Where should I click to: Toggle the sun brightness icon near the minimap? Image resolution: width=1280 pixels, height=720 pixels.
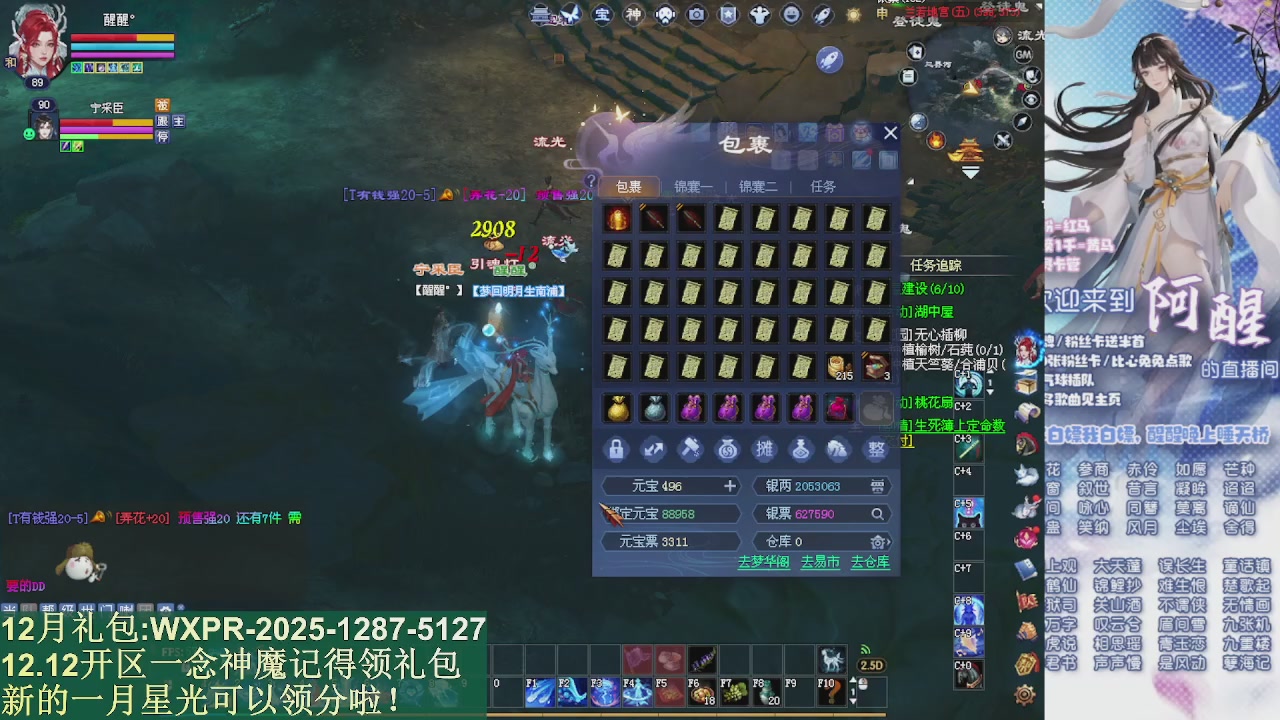tap(853, 15)
